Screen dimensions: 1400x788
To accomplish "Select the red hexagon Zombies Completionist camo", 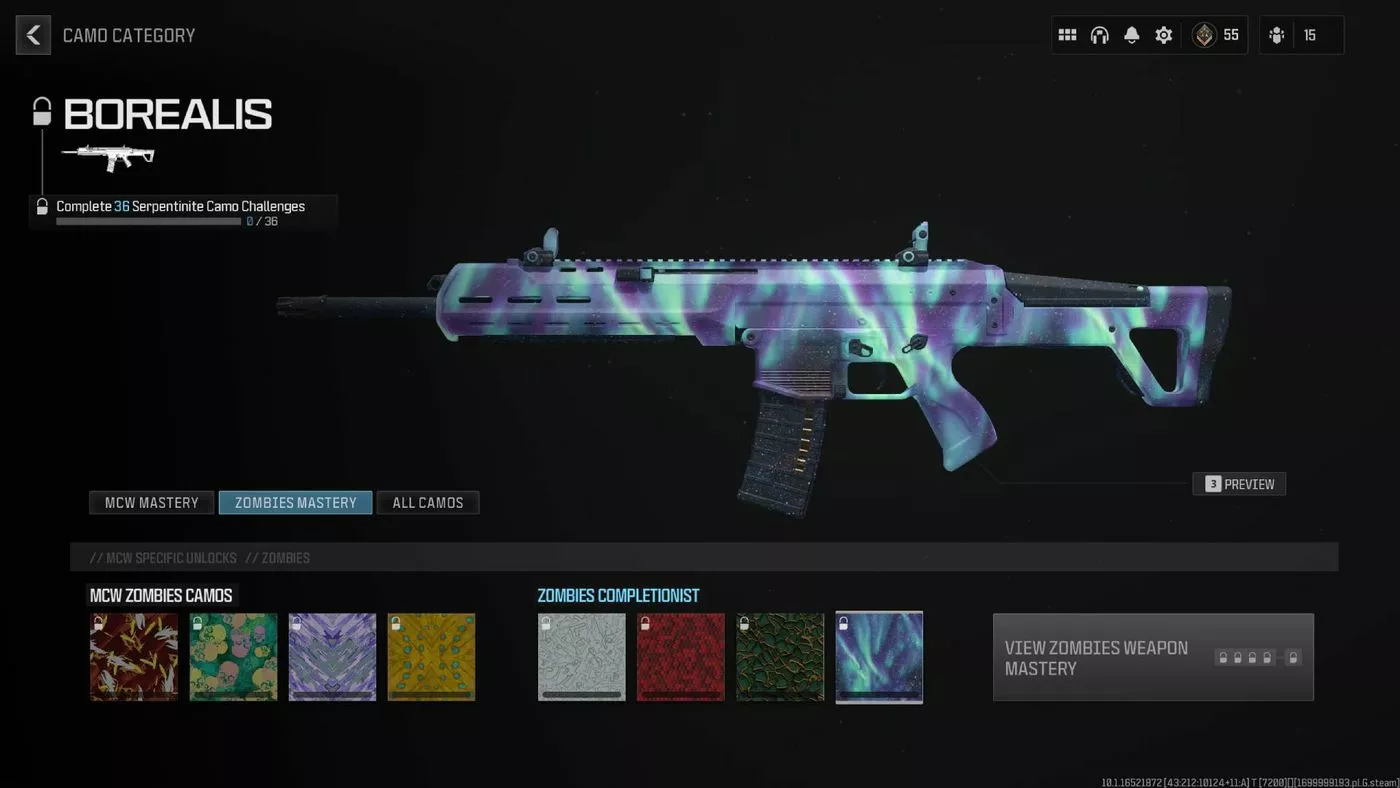I will point(680,657).
